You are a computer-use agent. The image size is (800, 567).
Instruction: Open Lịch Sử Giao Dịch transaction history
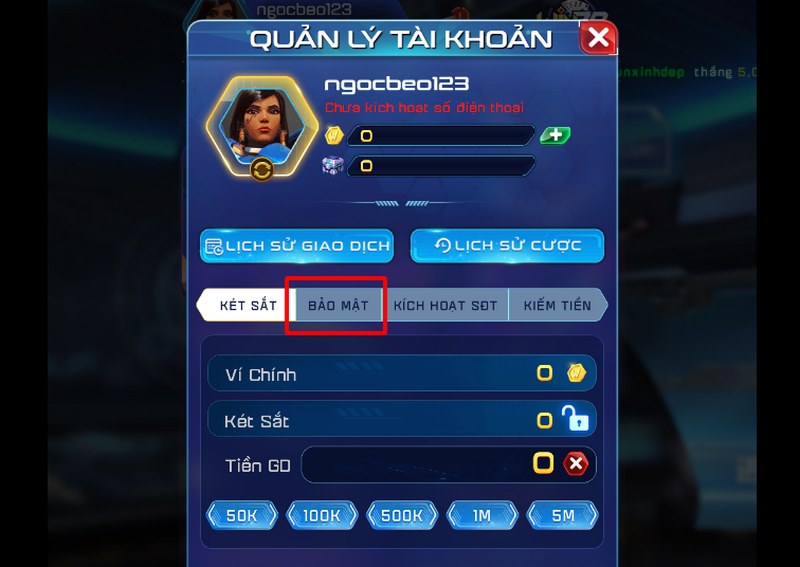[296, 246]
